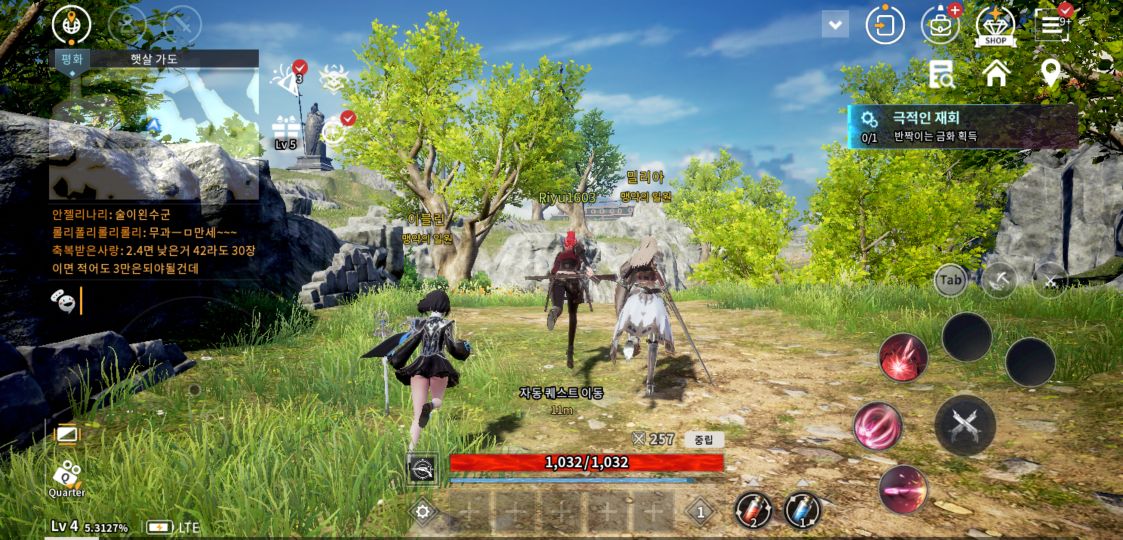The image size is (1123, 540).
Task: Open the chat speech bubble icon
Action: (63, 299)
